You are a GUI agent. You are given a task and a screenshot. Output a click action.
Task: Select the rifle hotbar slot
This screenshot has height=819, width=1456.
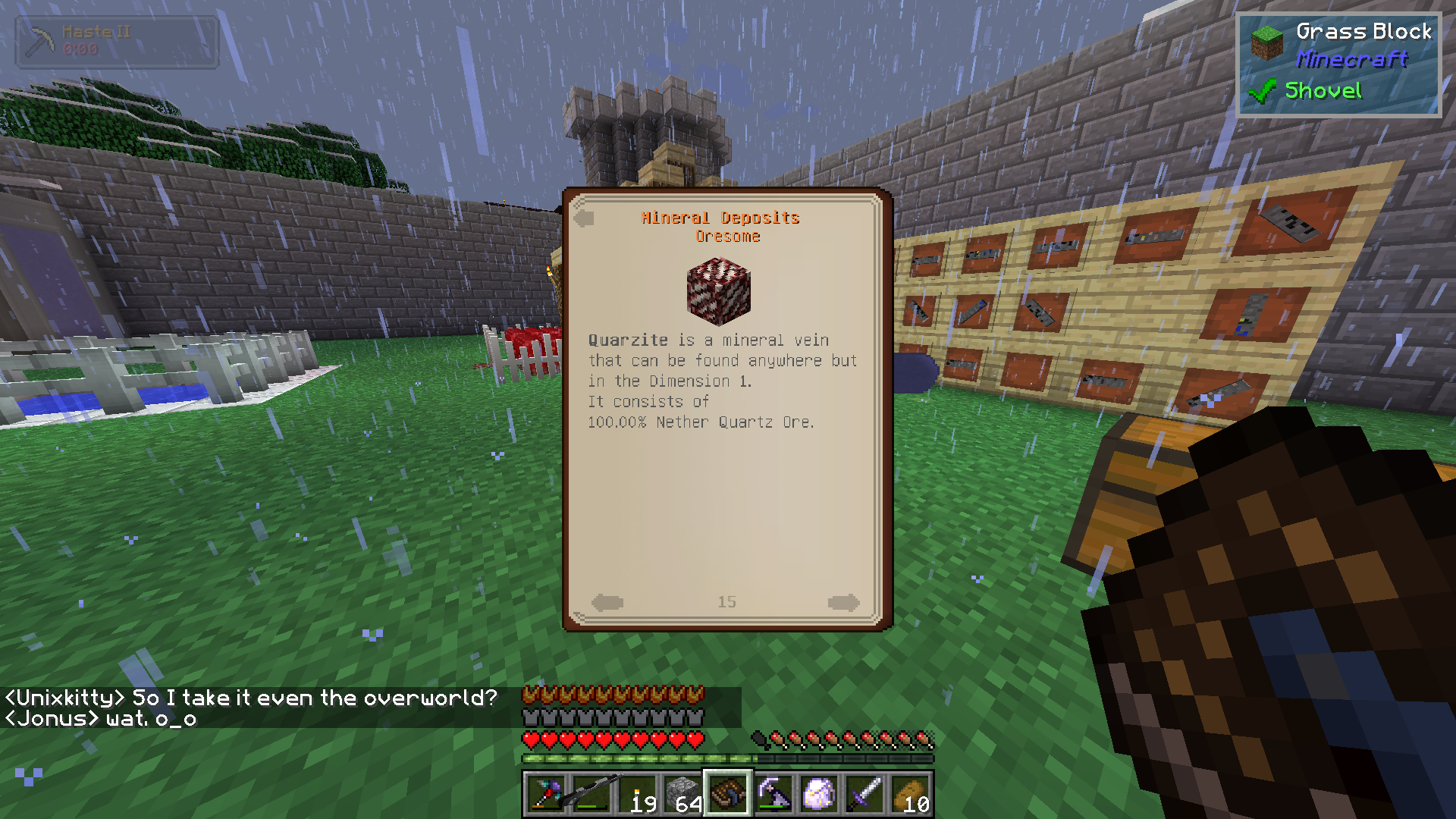(x=591, y=794)
